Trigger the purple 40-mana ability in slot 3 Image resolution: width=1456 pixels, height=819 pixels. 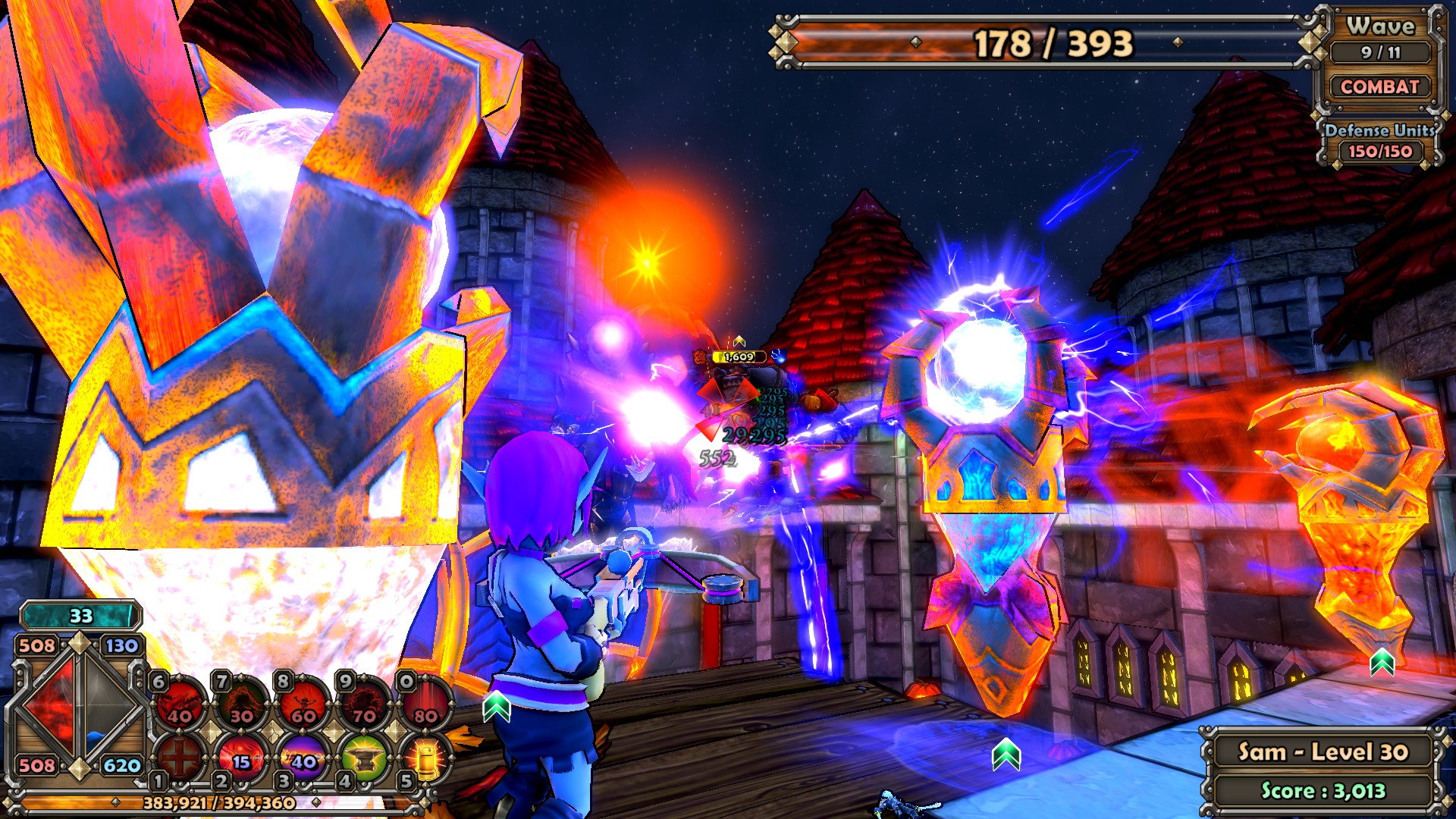click(303, 756)
